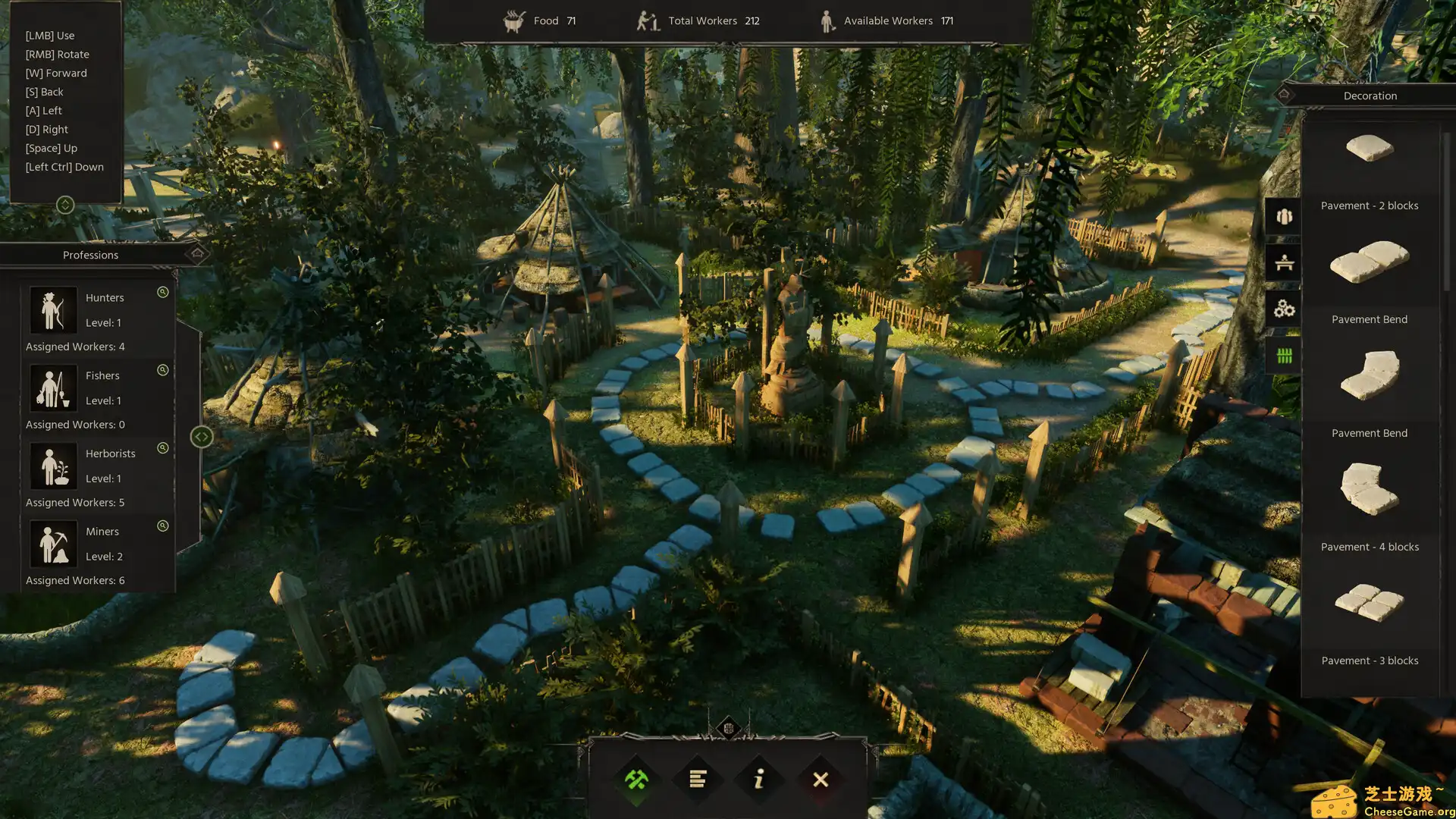Click the info icon in bottom toolbar

[759, 780]
